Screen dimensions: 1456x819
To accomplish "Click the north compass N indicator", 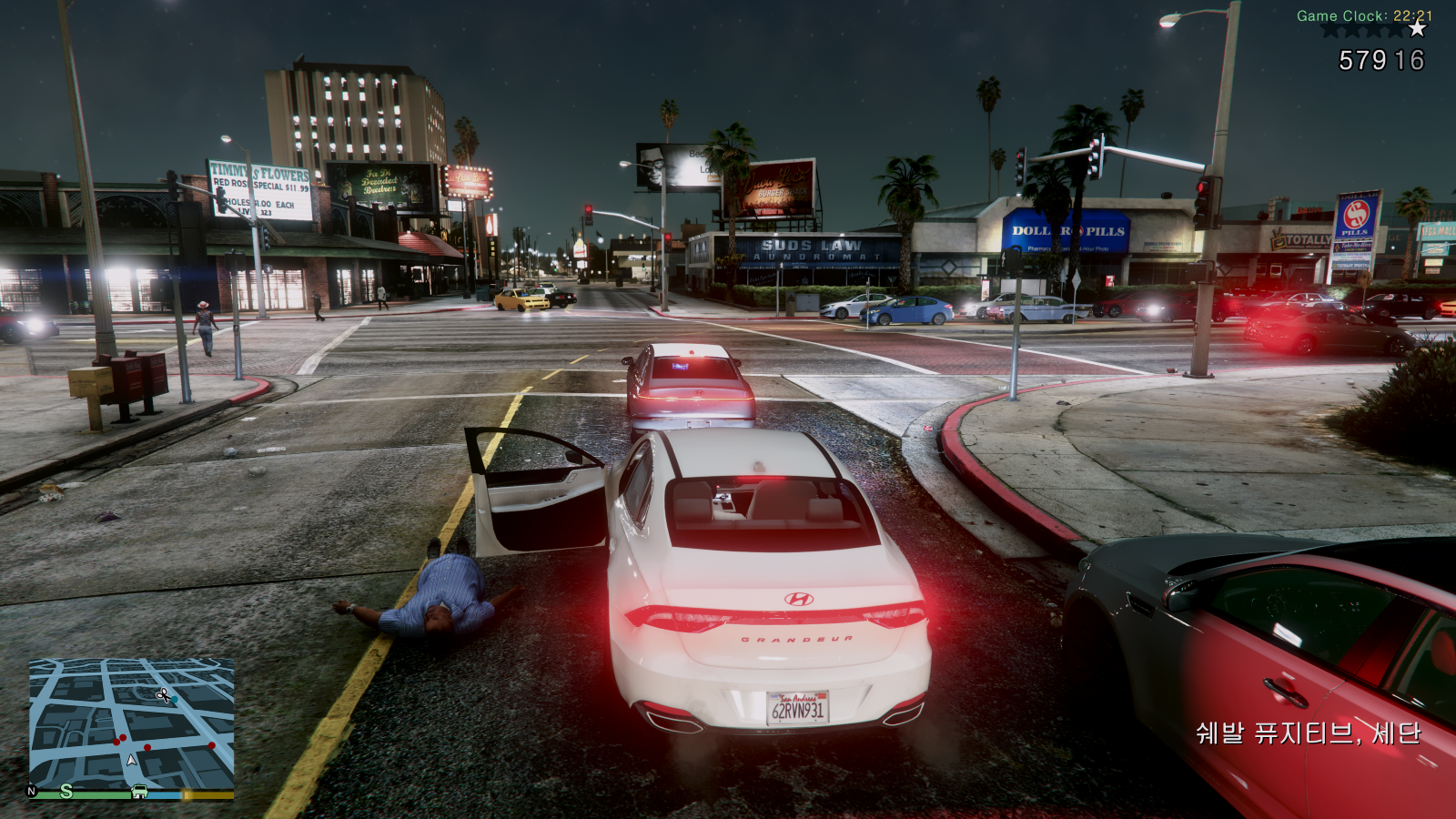I will 32,792.
